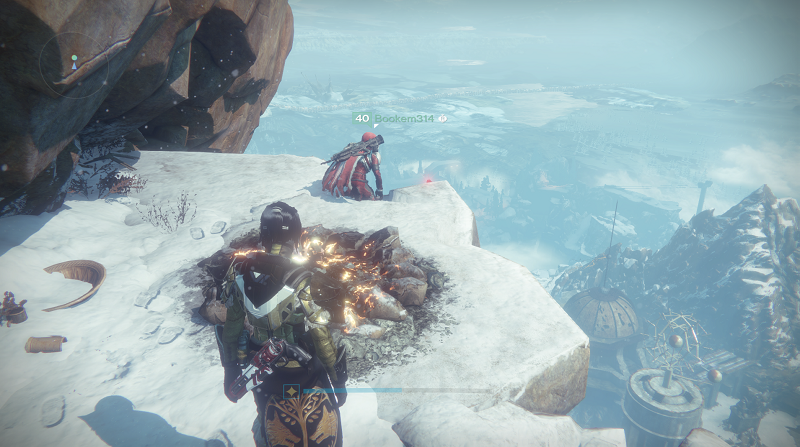This screenshot has height=447, width=800.
Task: Click the emblem icon beside Bookem314's name
Action: tap(442, 118)
